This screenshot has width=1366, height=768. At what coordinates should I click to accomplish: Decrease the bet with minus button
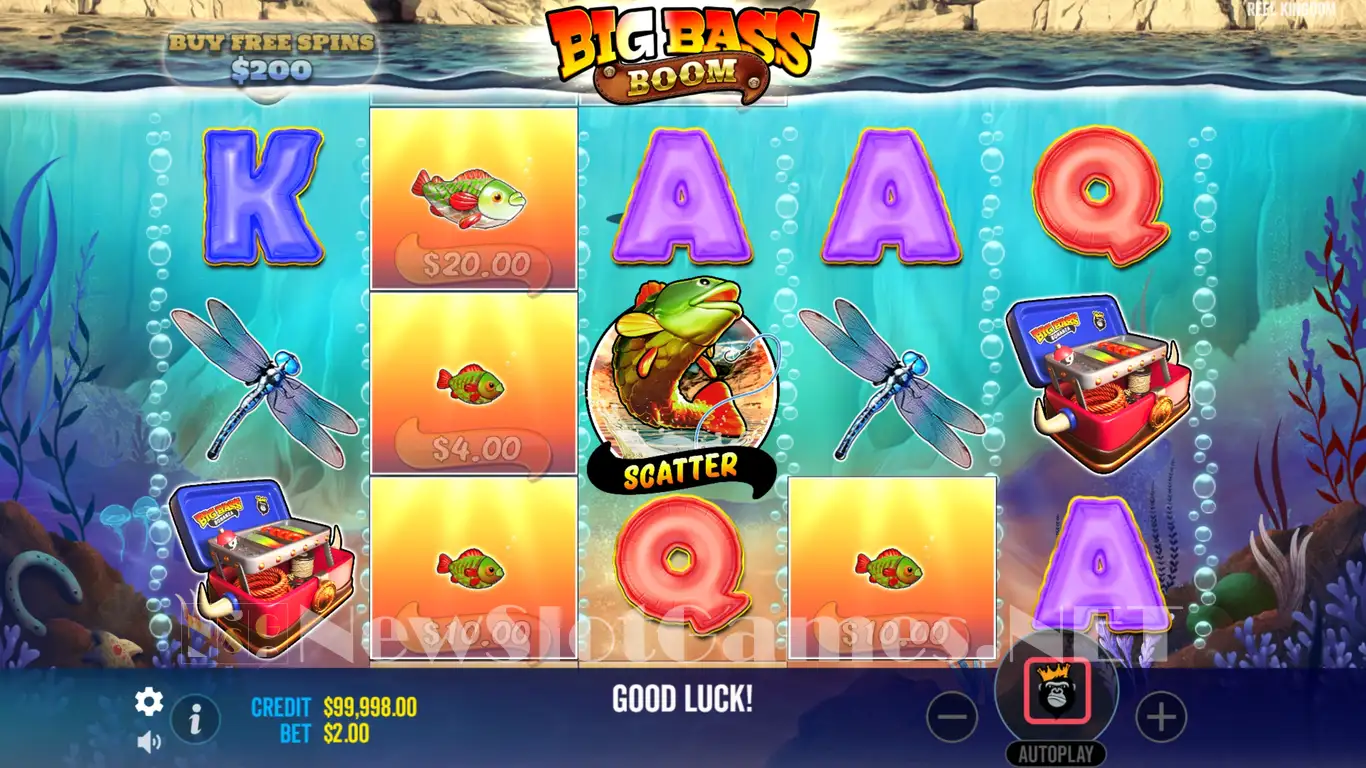click(x=952, y=717)
